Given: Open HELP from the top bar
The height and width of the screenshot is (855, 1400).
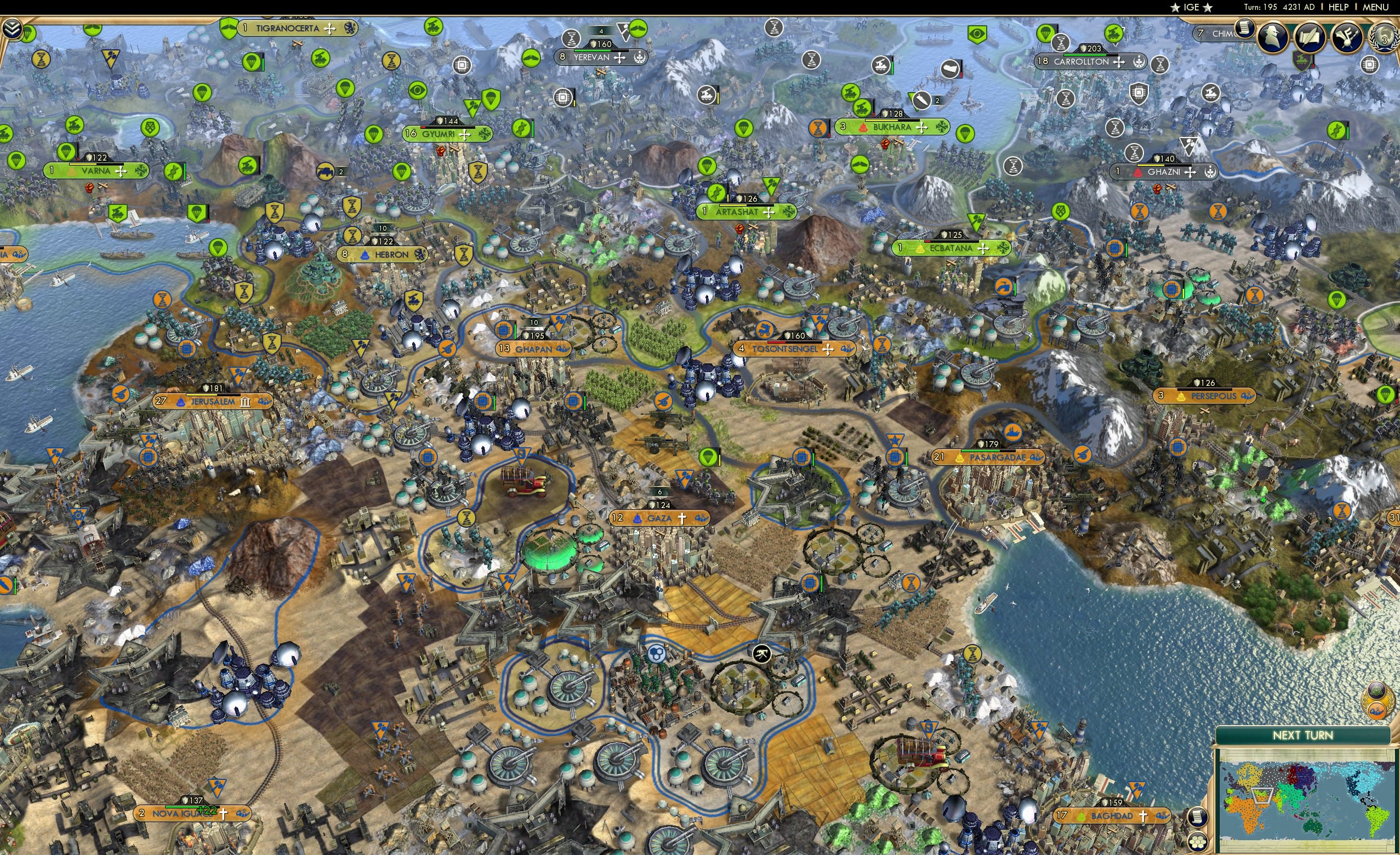Looking at the screenshot, I should pos(1338,7).
